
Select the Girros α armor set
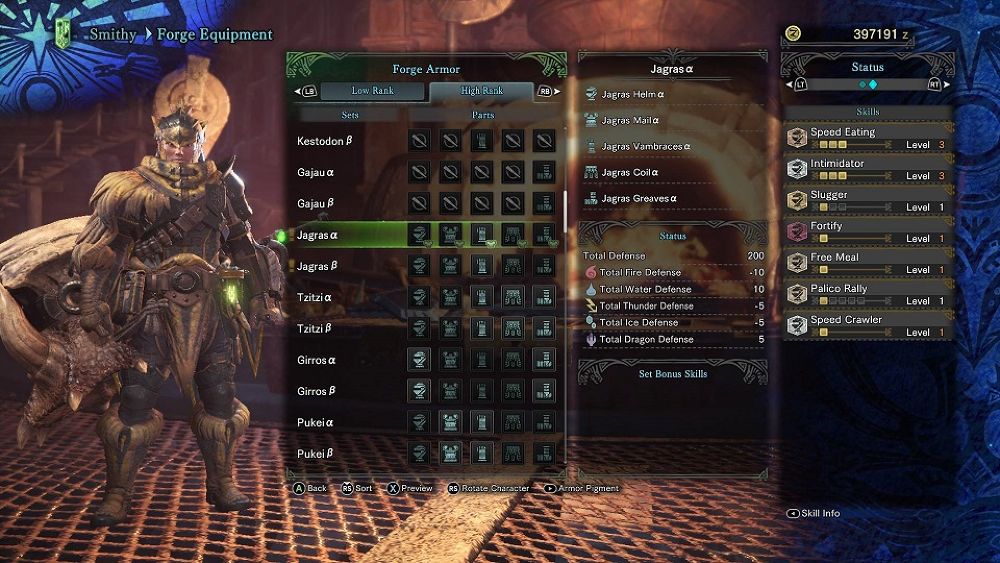point(316,360)
